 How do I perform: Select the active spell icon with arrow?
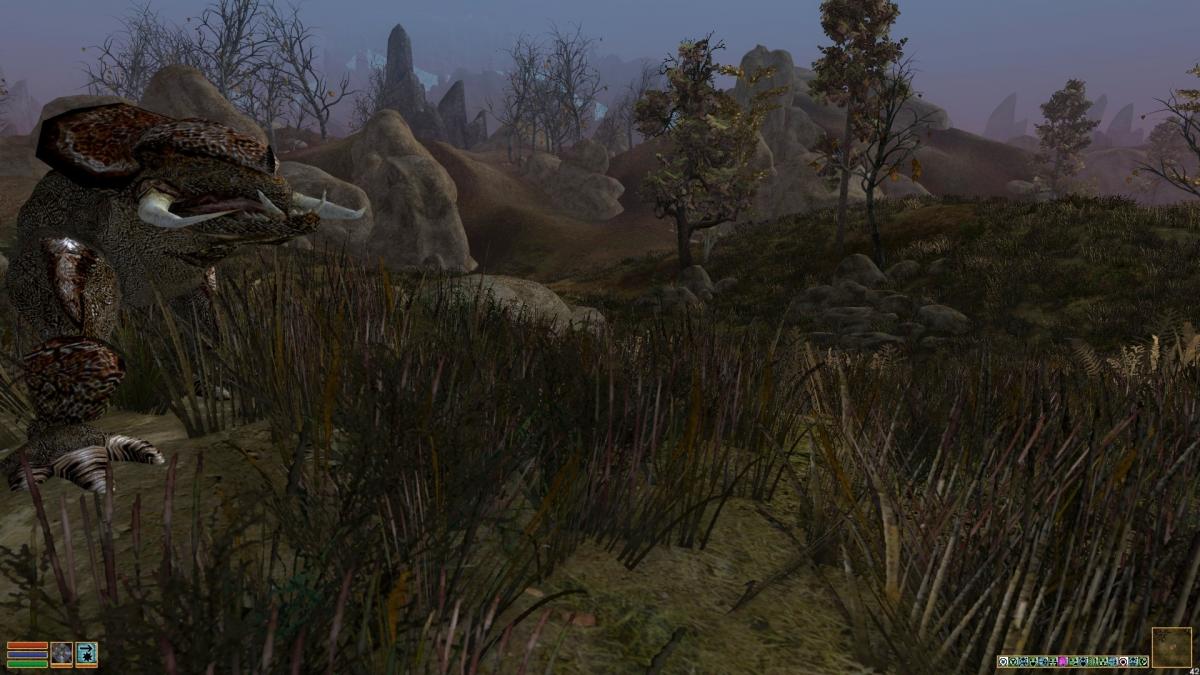point(86,654)
